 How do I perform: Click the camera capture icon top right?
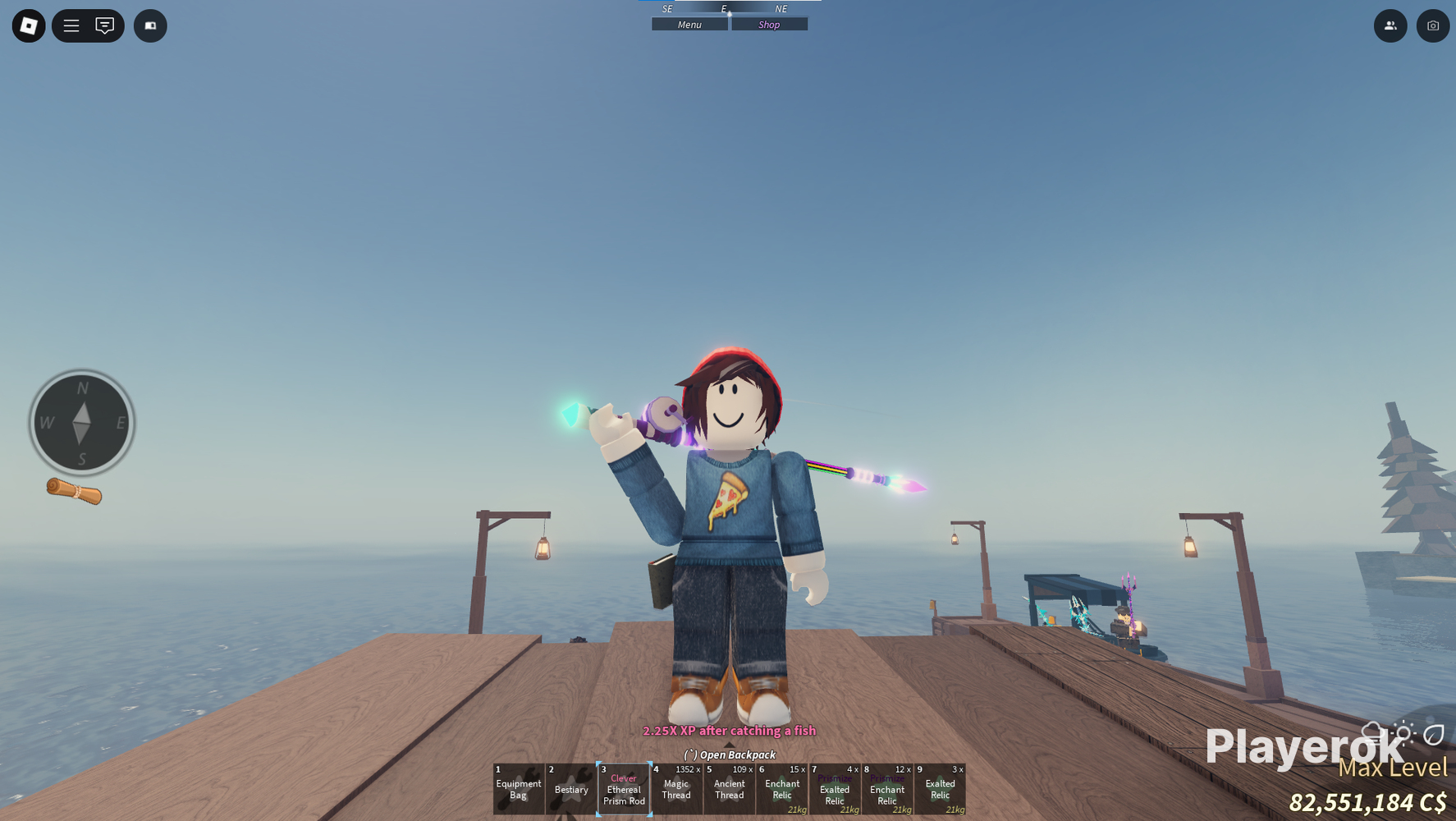coord(1433,25)
